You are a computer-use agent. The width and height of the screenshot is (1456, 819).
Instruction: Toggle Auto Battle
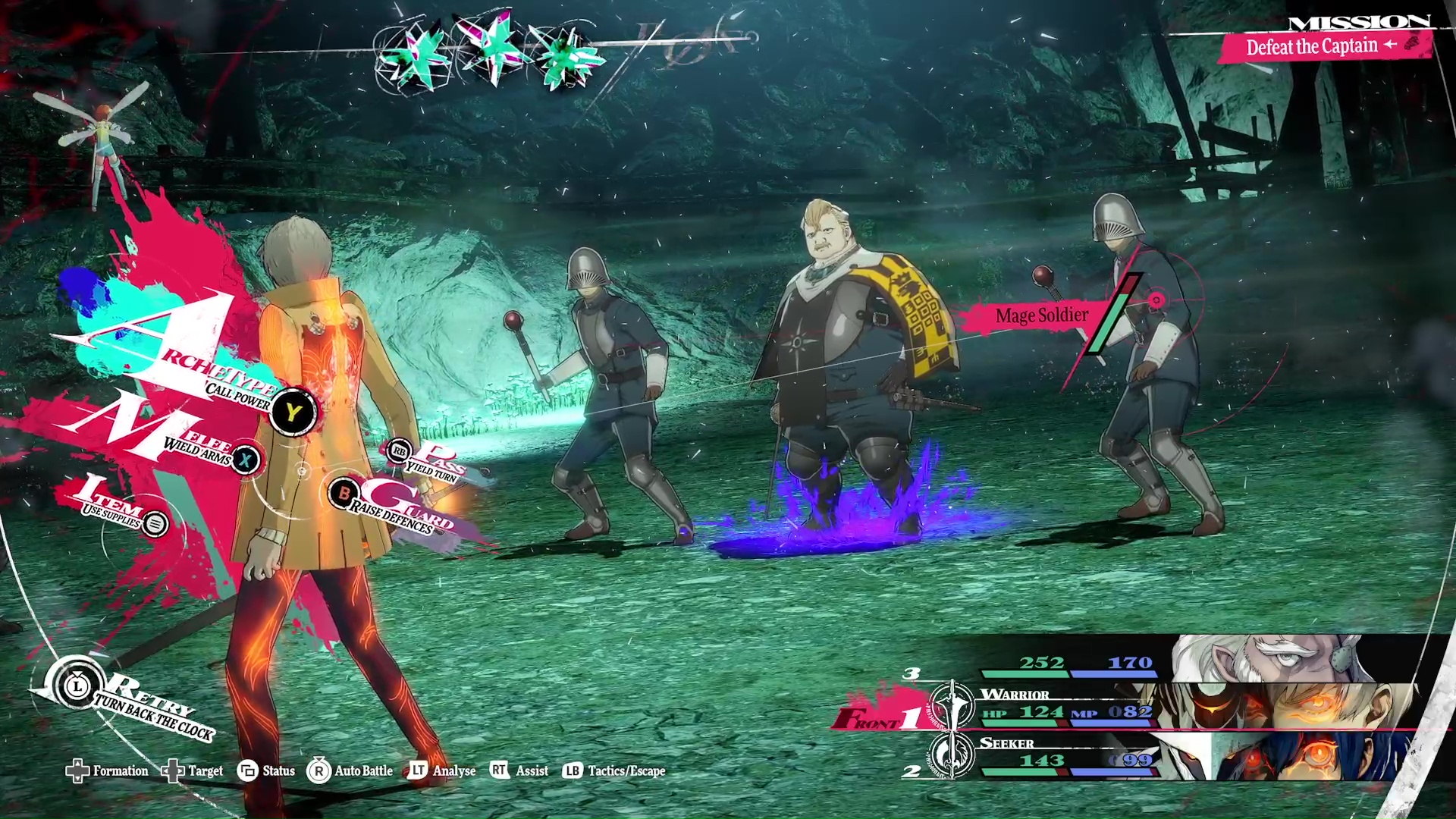[x=350, y=771]
